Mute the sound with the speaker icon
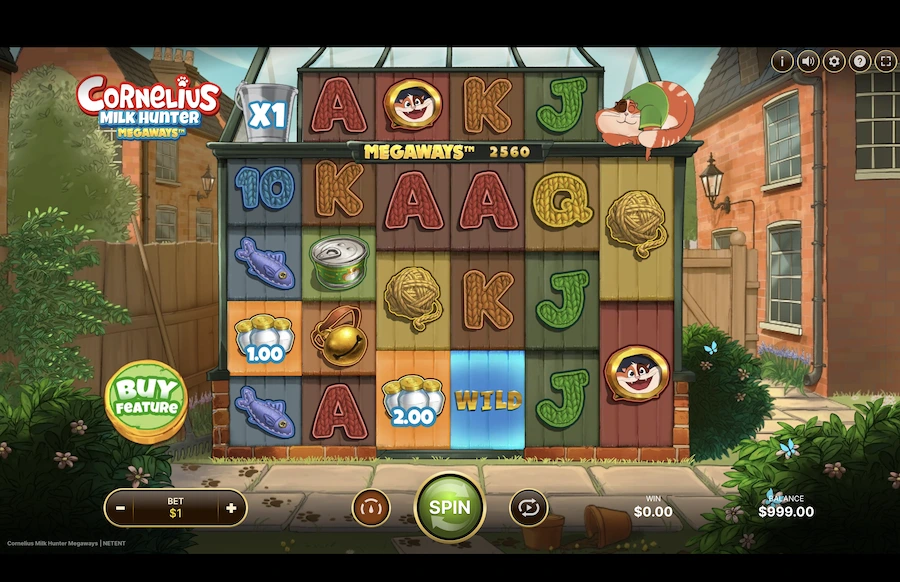 click(x=809, y=61)
